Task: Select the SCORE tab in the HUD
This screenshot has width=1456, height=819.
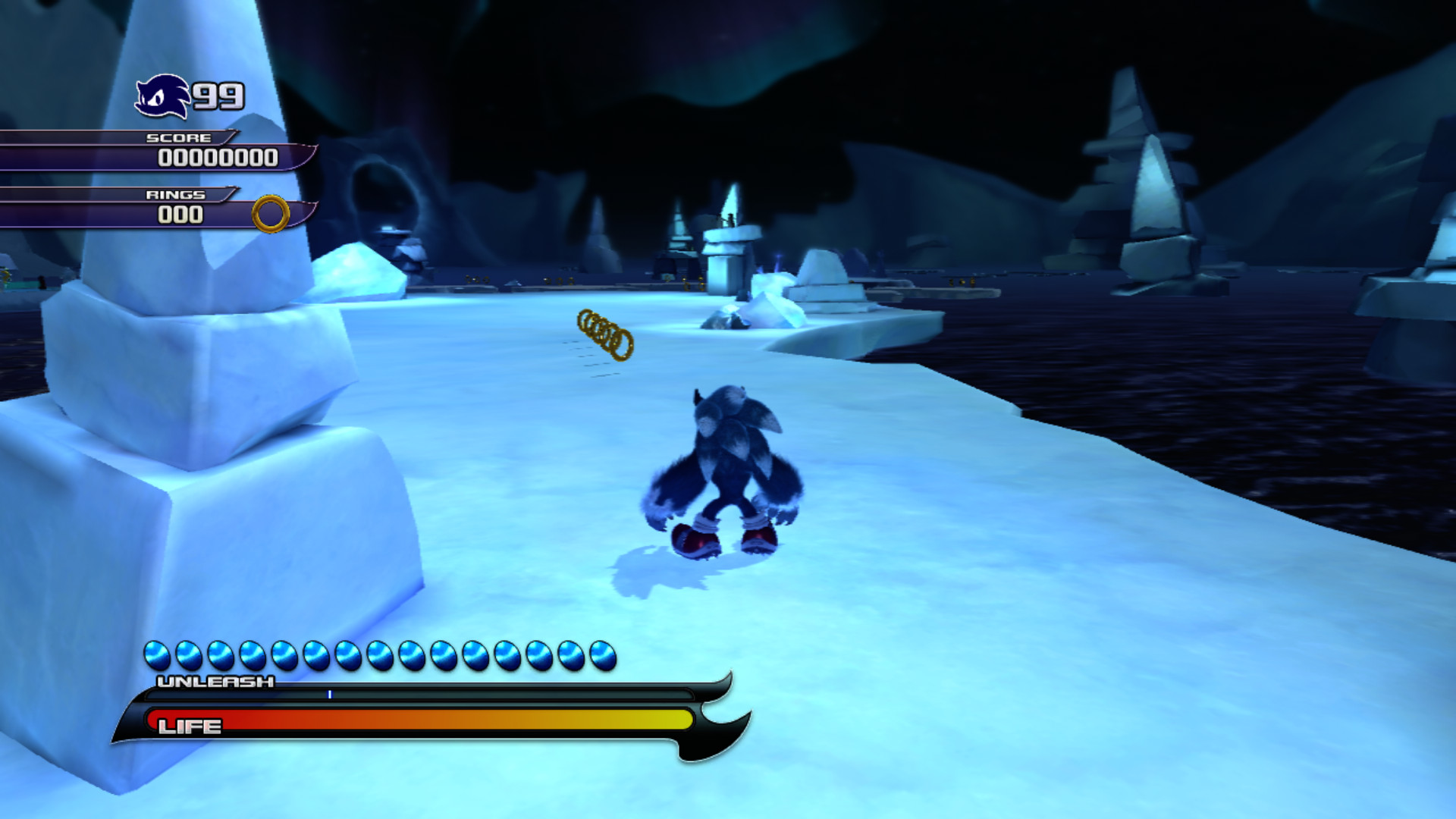Action: tap(180, 138)
